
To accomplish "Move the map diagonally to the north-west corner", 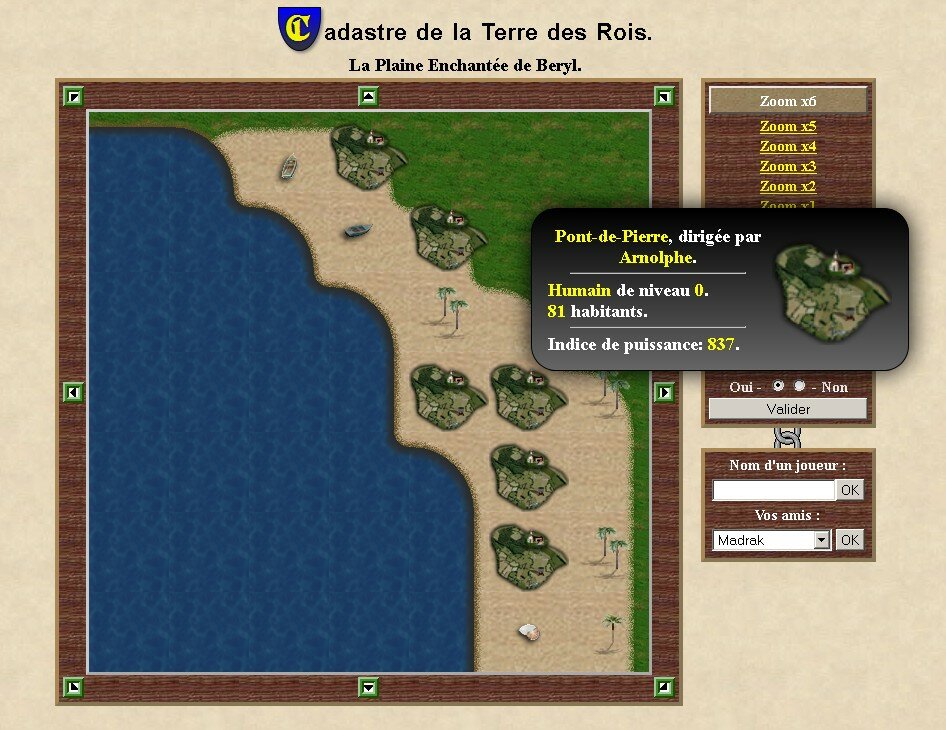I will pyautogui.click(x=73, y=96).
